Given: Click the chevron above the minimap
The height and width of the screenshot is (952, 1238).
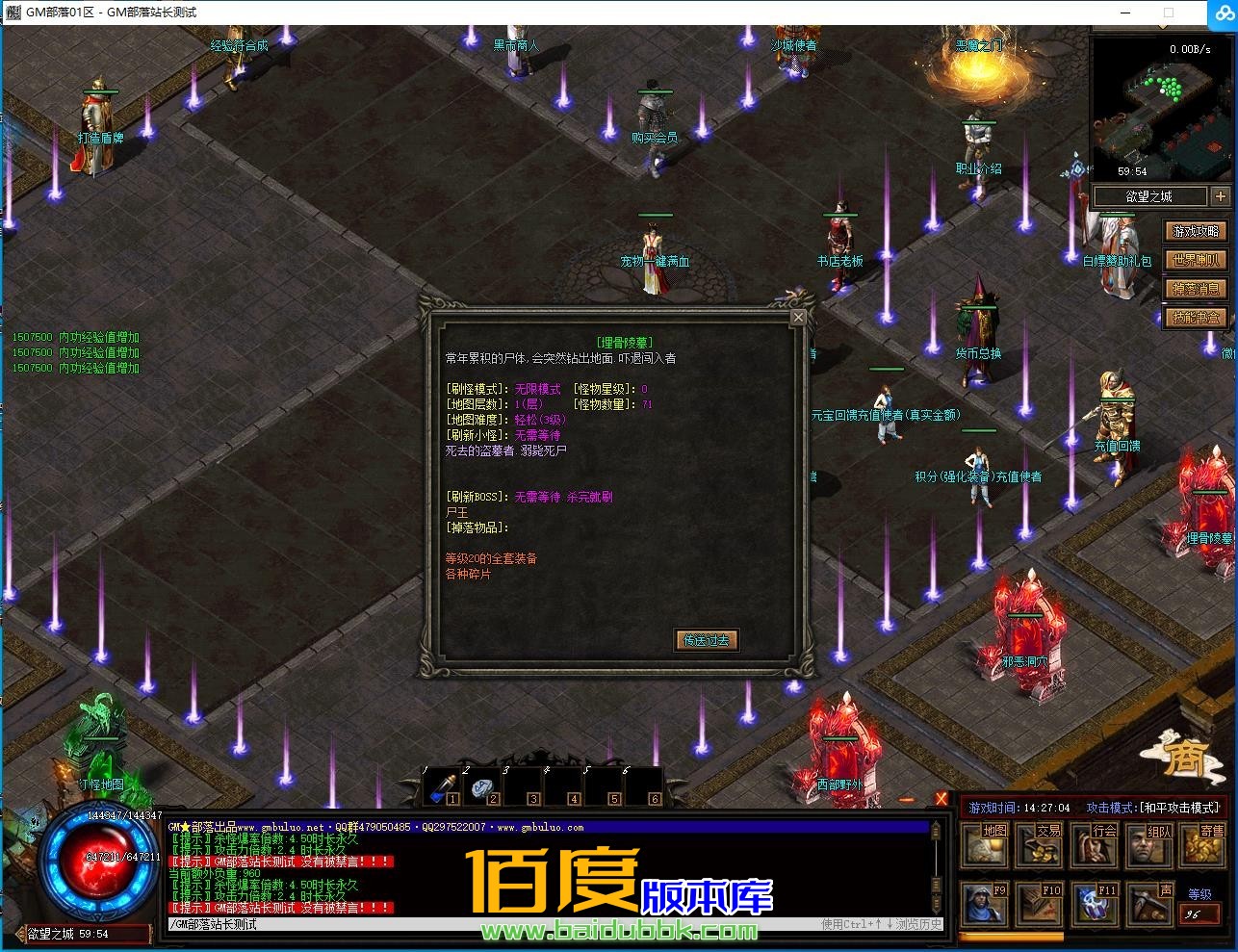Looking at the screenshot, I should pos(1162,27).
